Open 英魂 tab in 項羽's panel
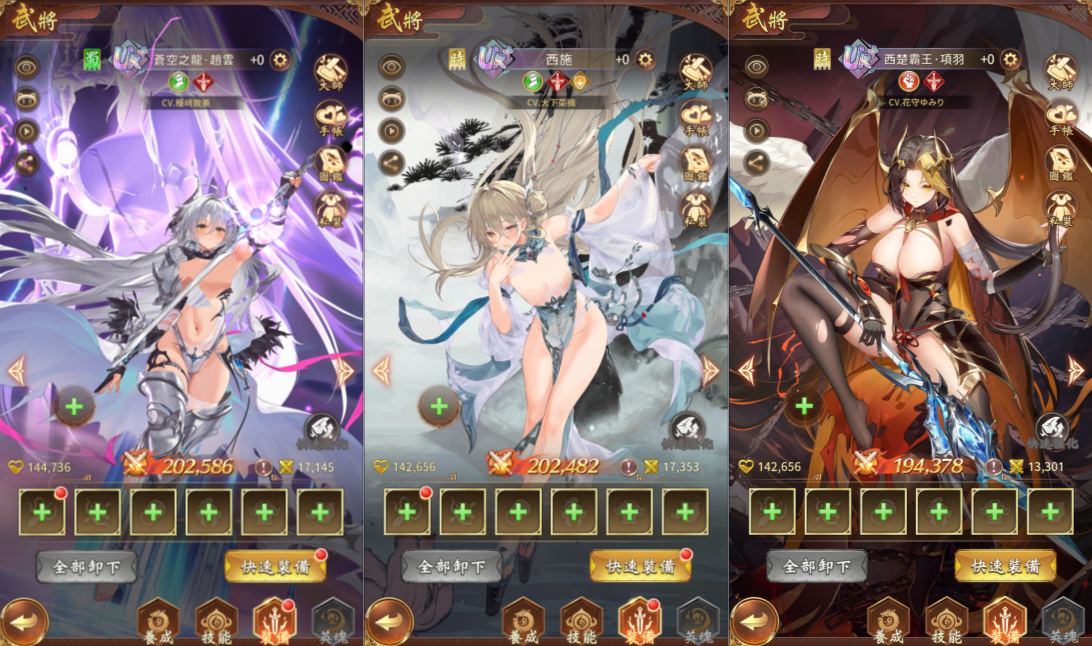 [1062, 621]
